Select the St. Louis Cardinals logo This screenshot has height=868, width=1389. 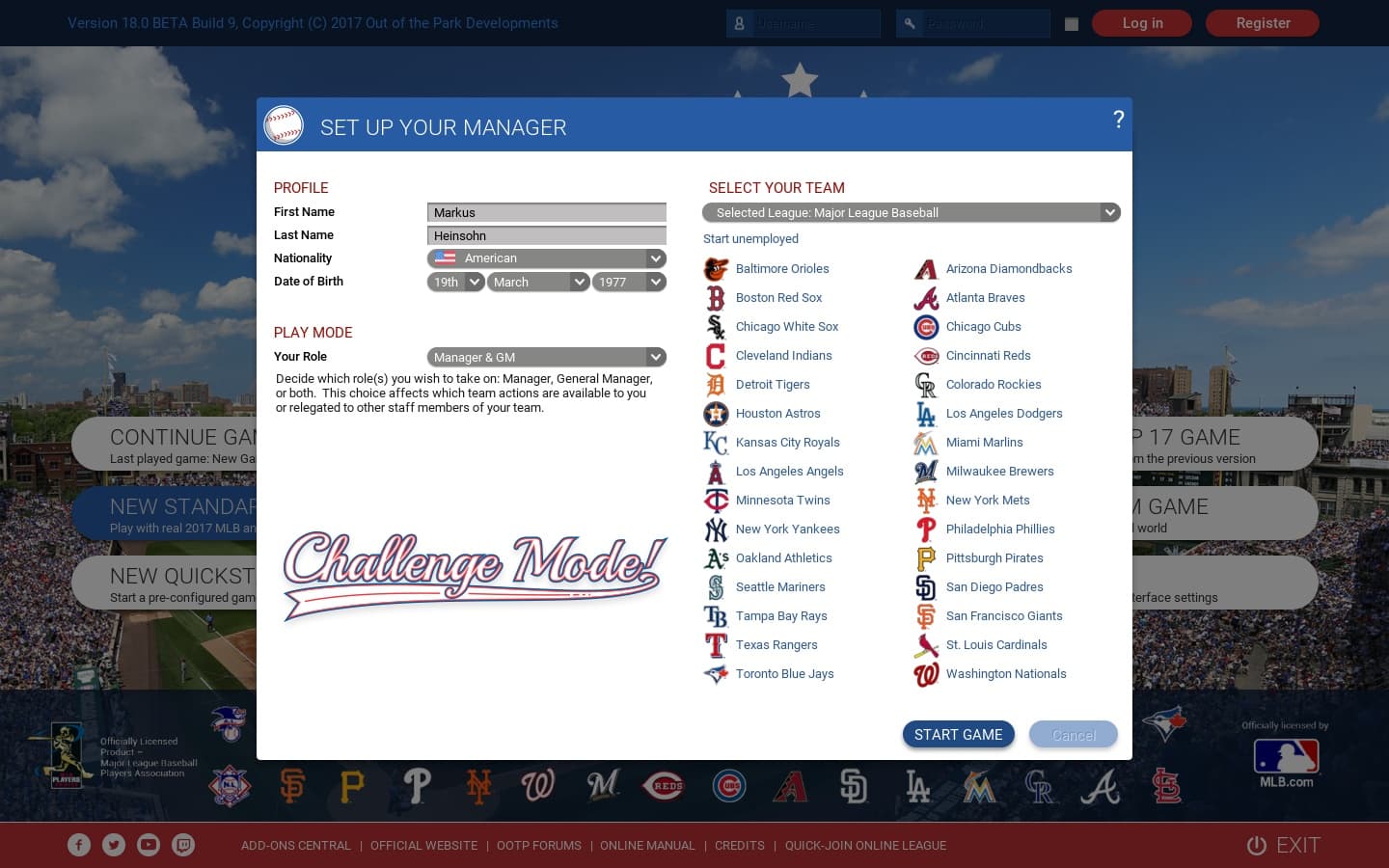pos(925,645)
